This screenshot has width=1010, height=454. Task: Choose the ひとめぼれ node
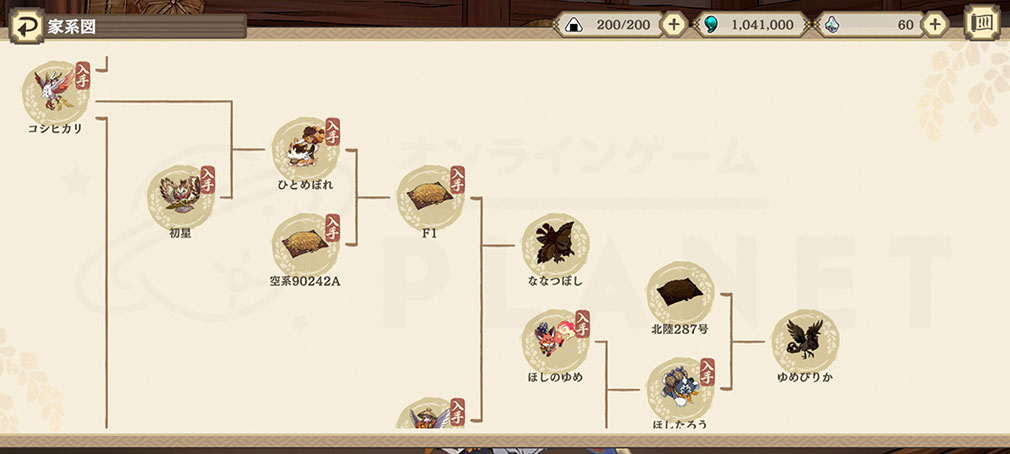(305, 150)
